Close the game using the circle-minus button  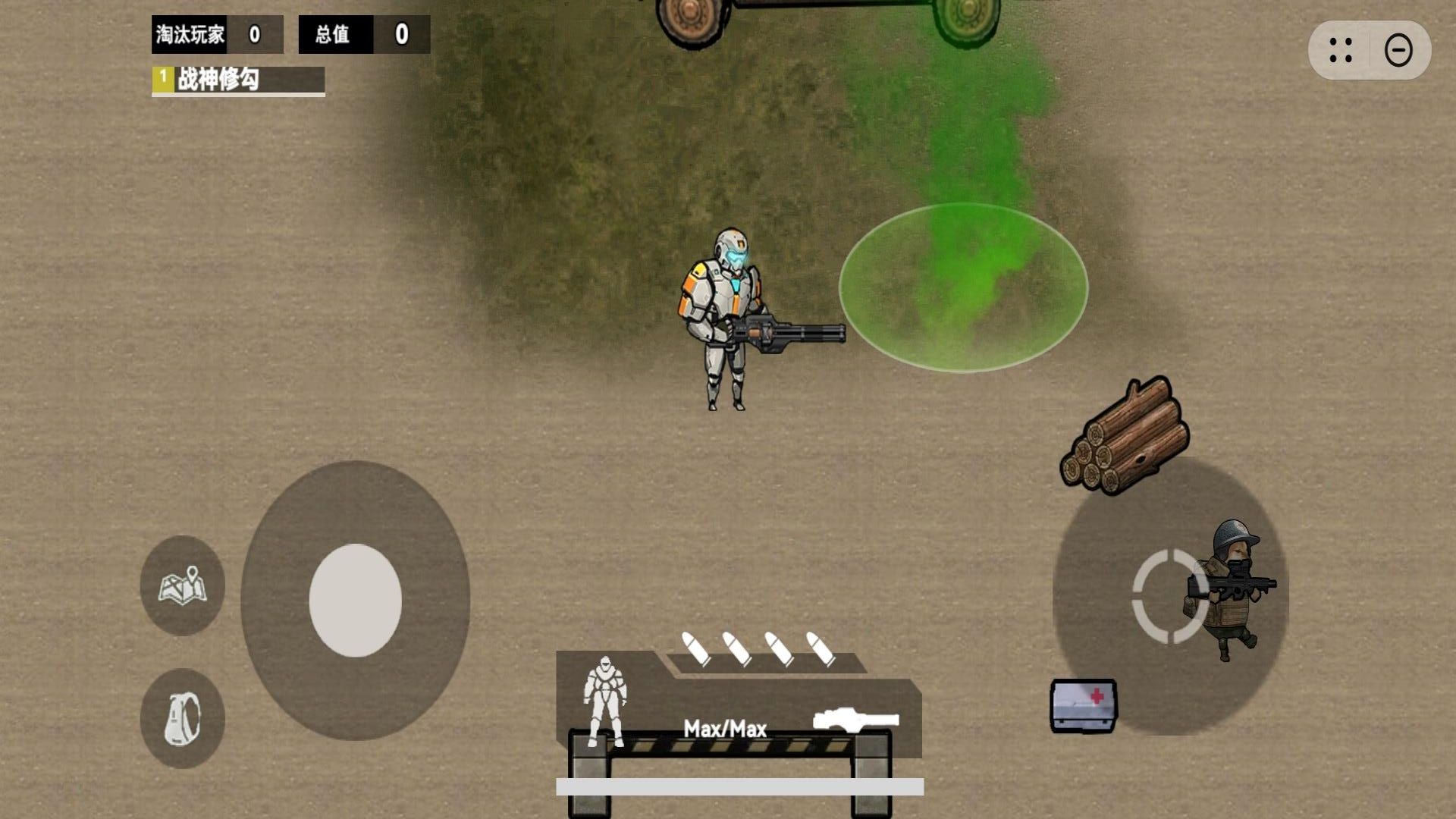pos(1398,51)
